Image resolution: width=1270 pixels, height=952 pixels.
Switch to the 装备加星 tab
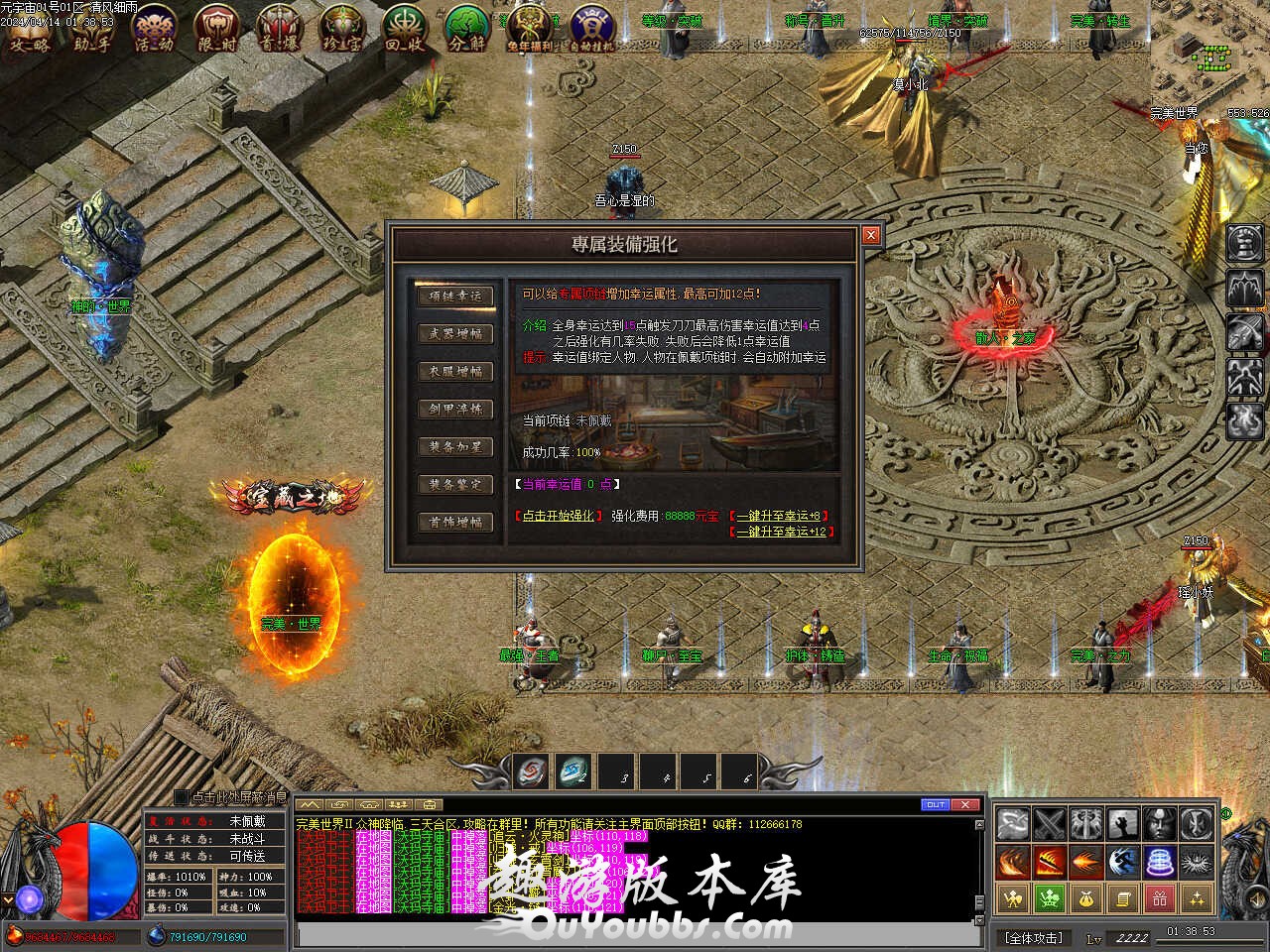(x=454, y=446)
